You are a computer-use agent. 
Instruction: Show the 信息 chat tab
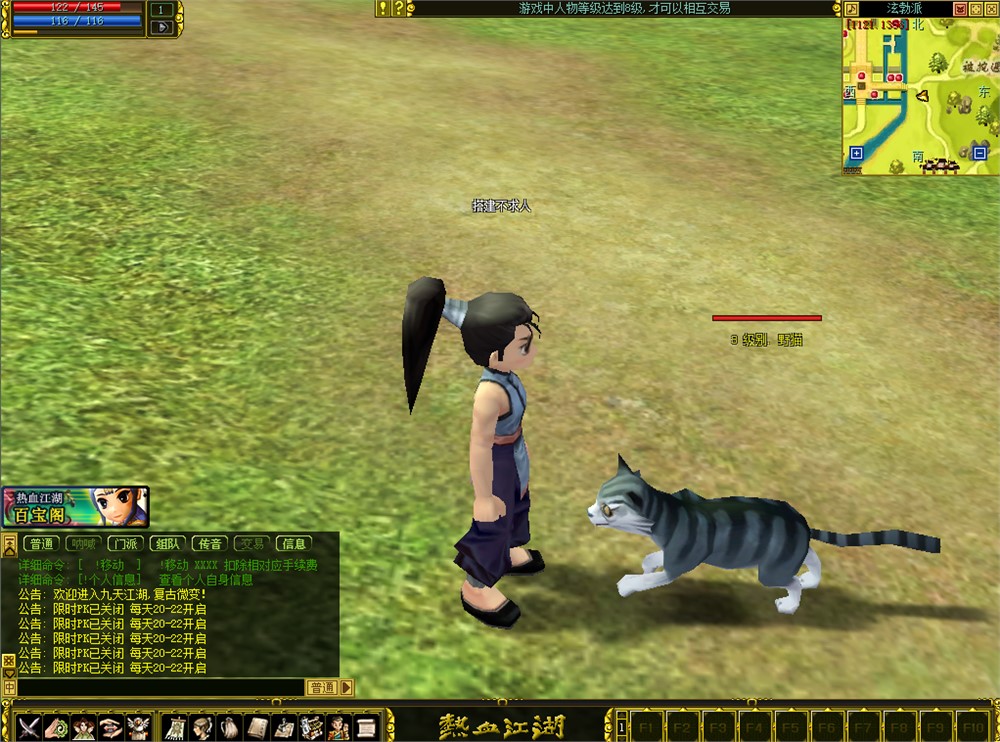click(x=294, y=544)
